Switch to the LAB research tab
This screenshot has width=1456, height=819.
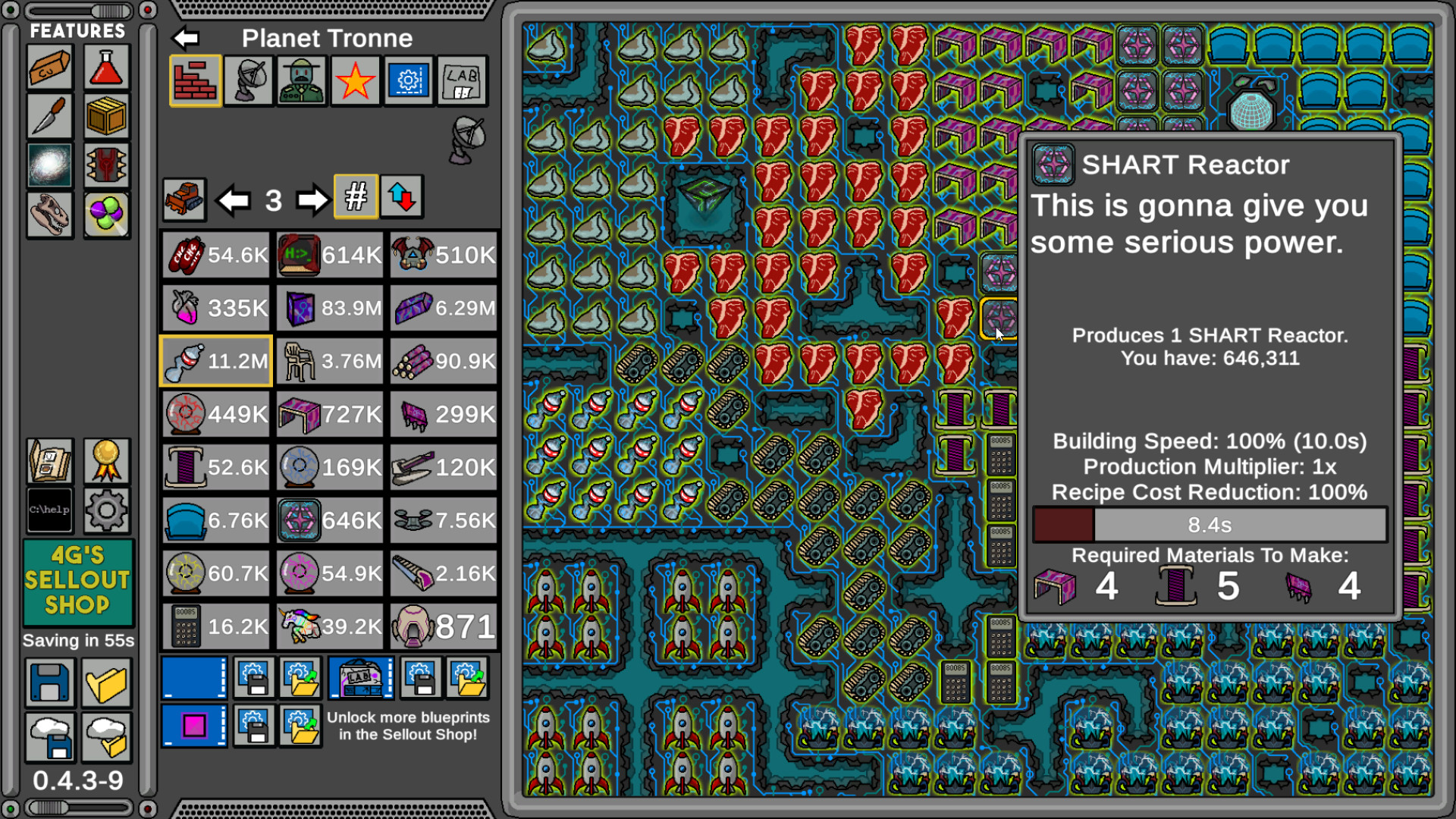pos(463,81)
